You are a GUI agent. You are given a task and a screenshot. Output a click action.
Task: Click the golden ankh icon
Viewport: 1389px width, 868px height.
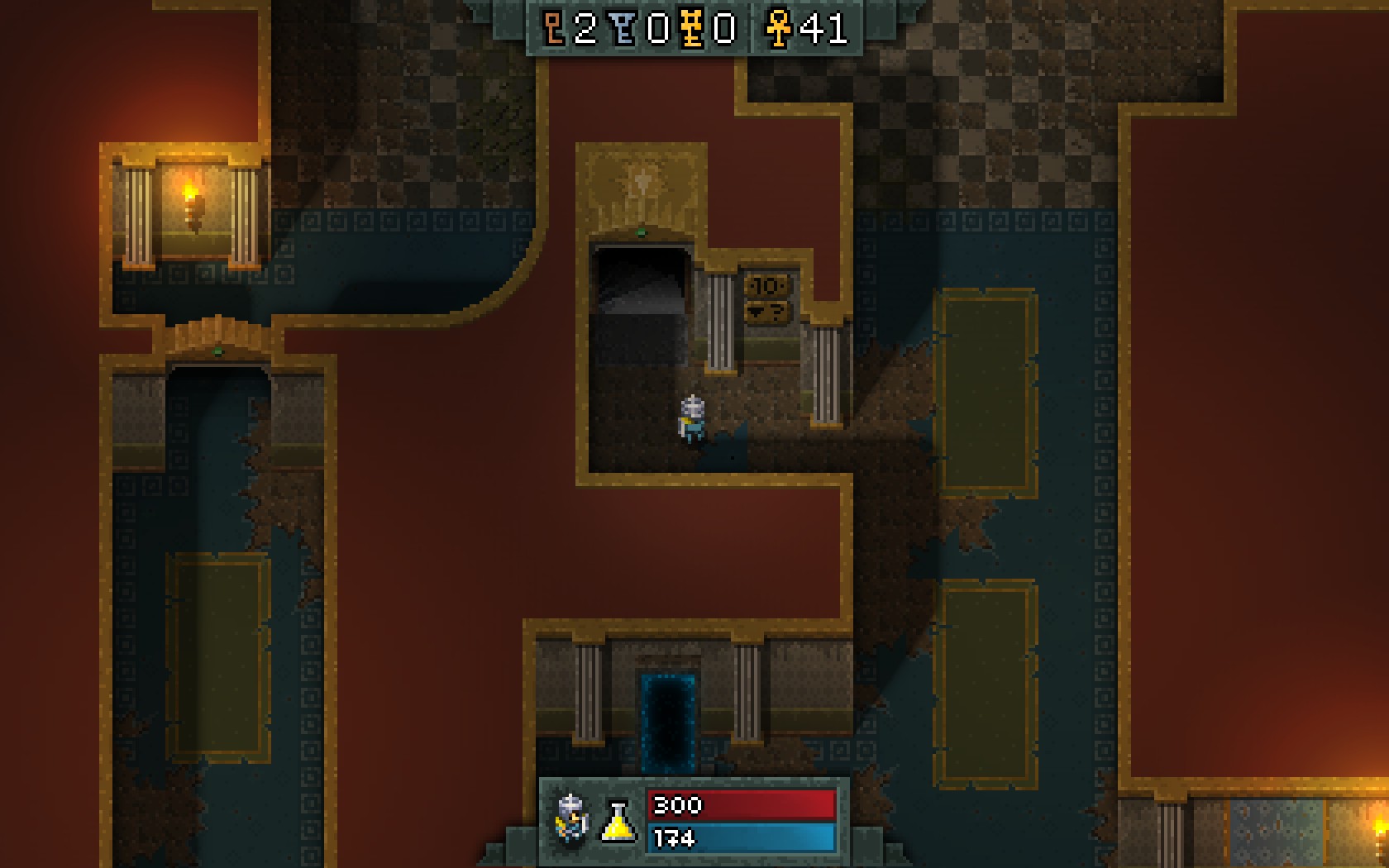(778, 30)
